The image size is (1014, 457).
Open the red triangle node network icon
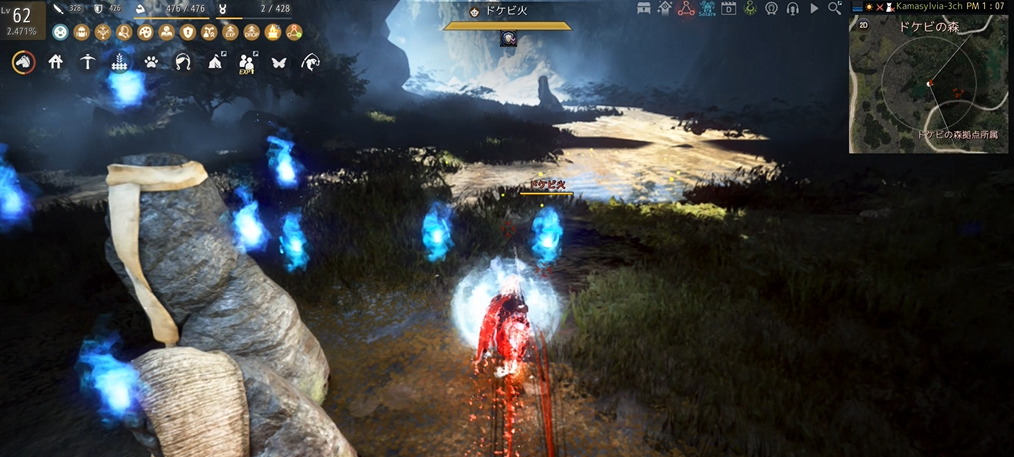point(685,8)
